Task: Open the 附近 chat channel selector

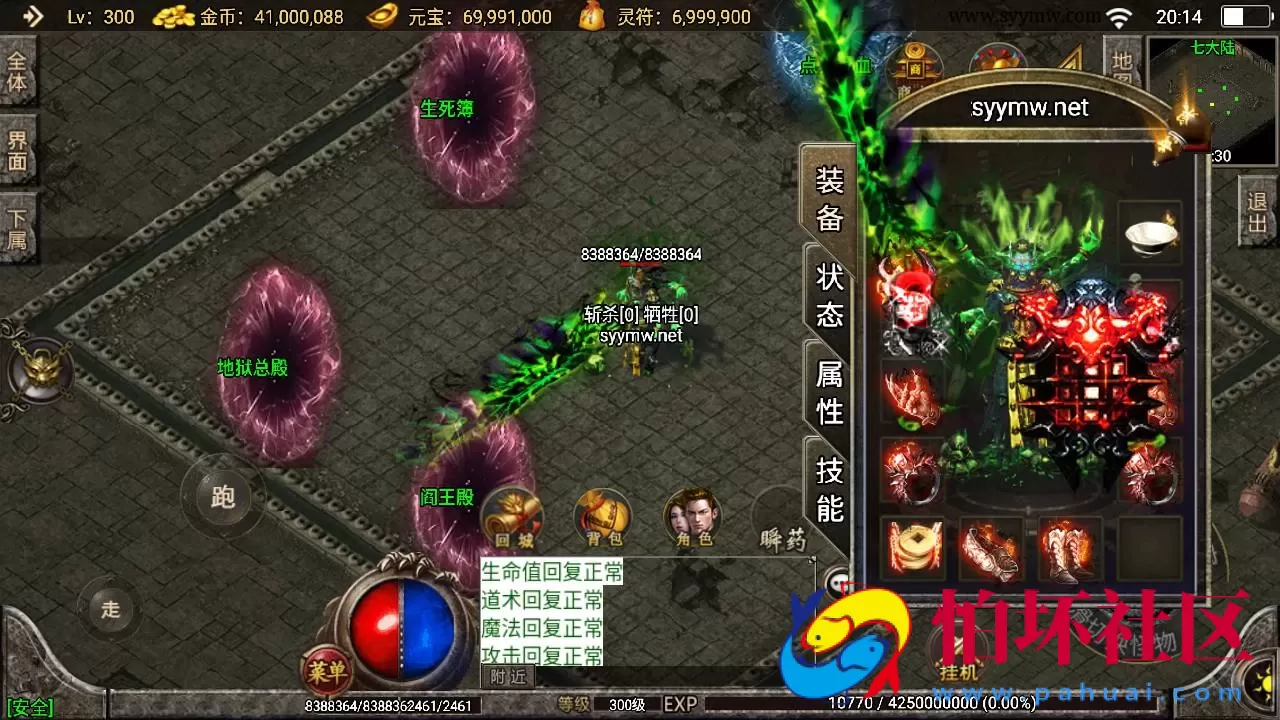Action: pos(508,676)
